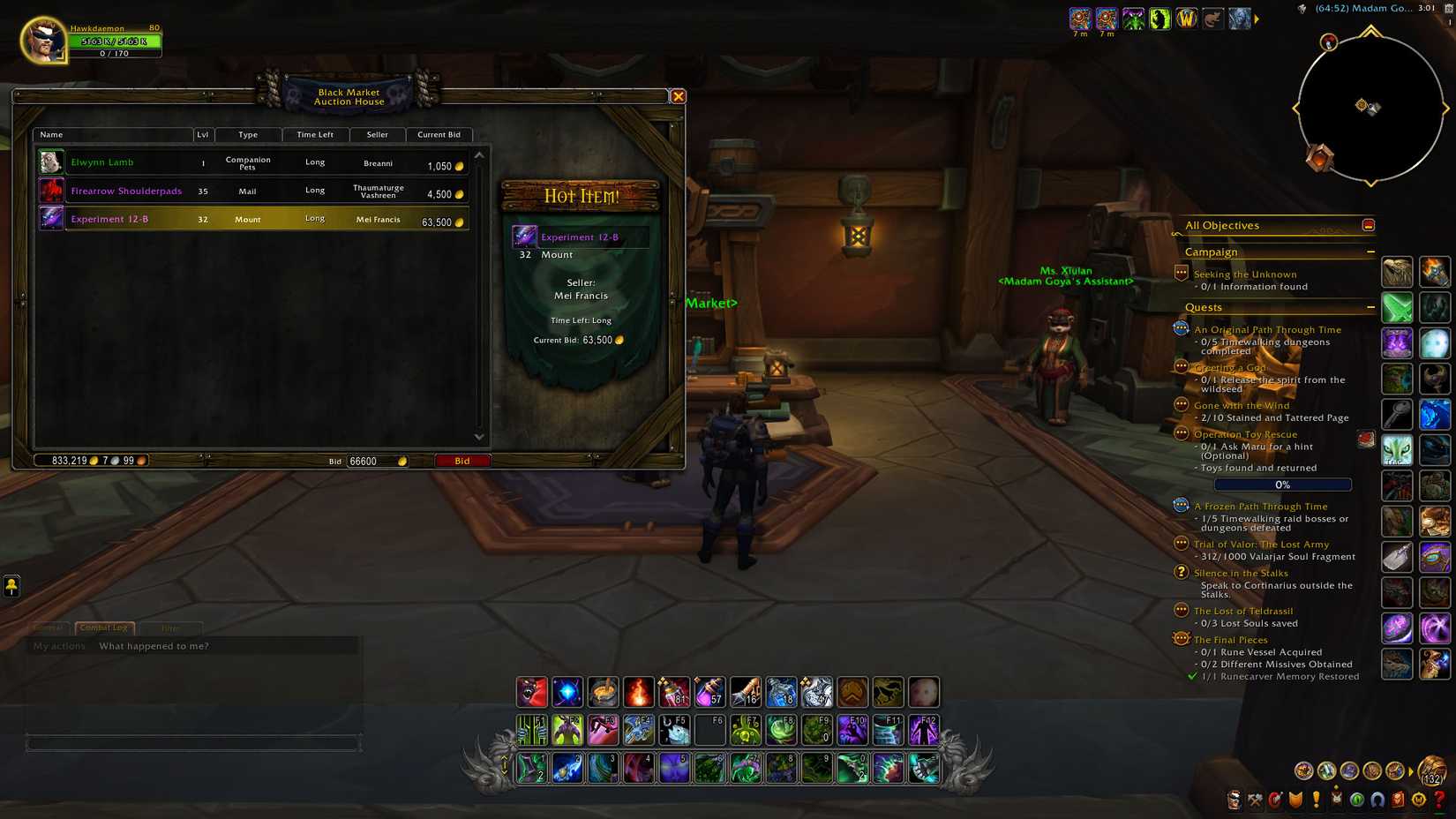The width and height of the screenshot is (1456, 819).
Task: Open the chat Filter tab
Action: (x=171, y=627)
